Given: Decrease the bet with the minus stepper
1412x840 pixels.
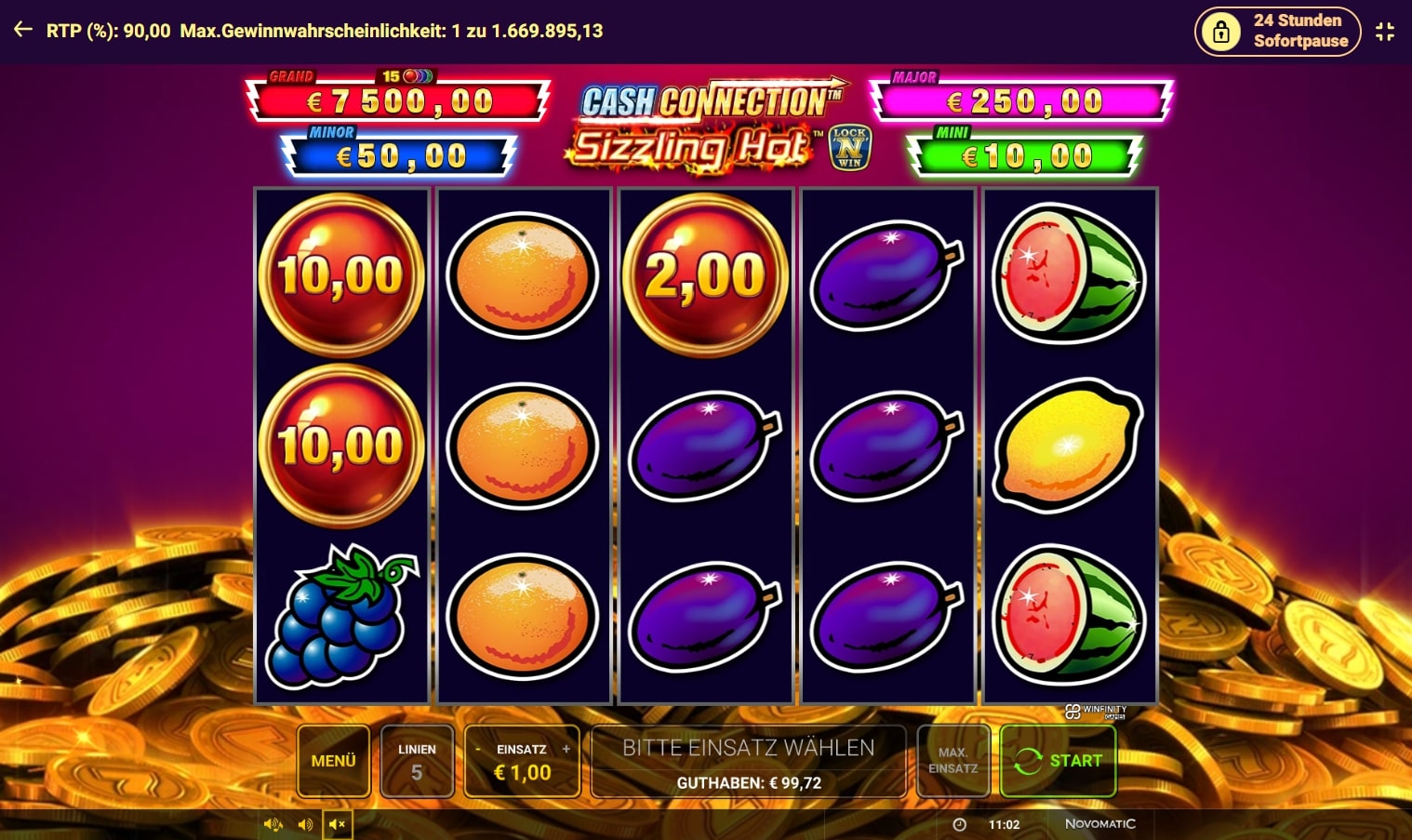Looking at the screenshot, I should point(478,748).
